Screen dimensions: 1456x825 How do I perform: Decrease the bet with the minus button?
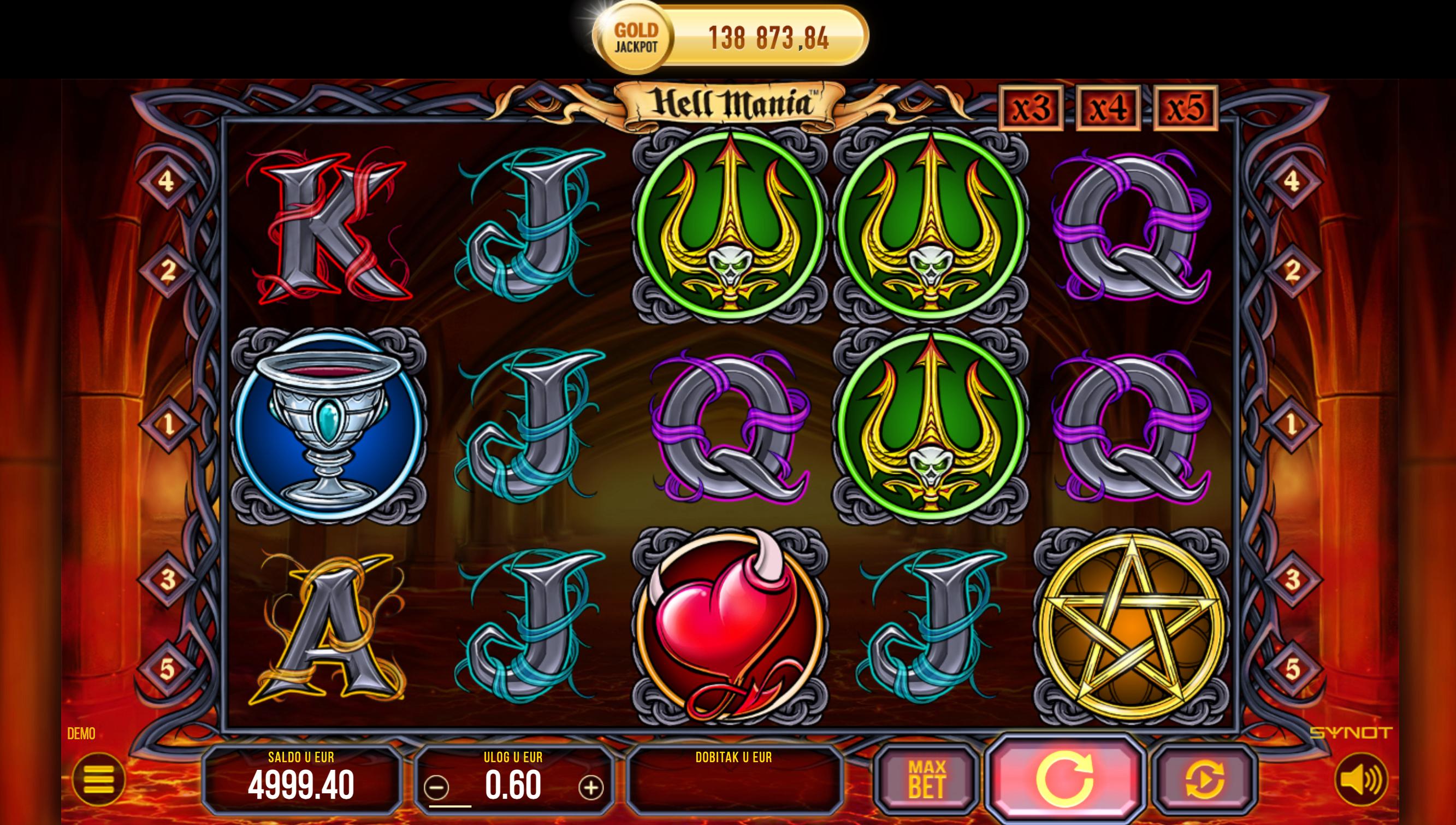[x=436, y=787]
